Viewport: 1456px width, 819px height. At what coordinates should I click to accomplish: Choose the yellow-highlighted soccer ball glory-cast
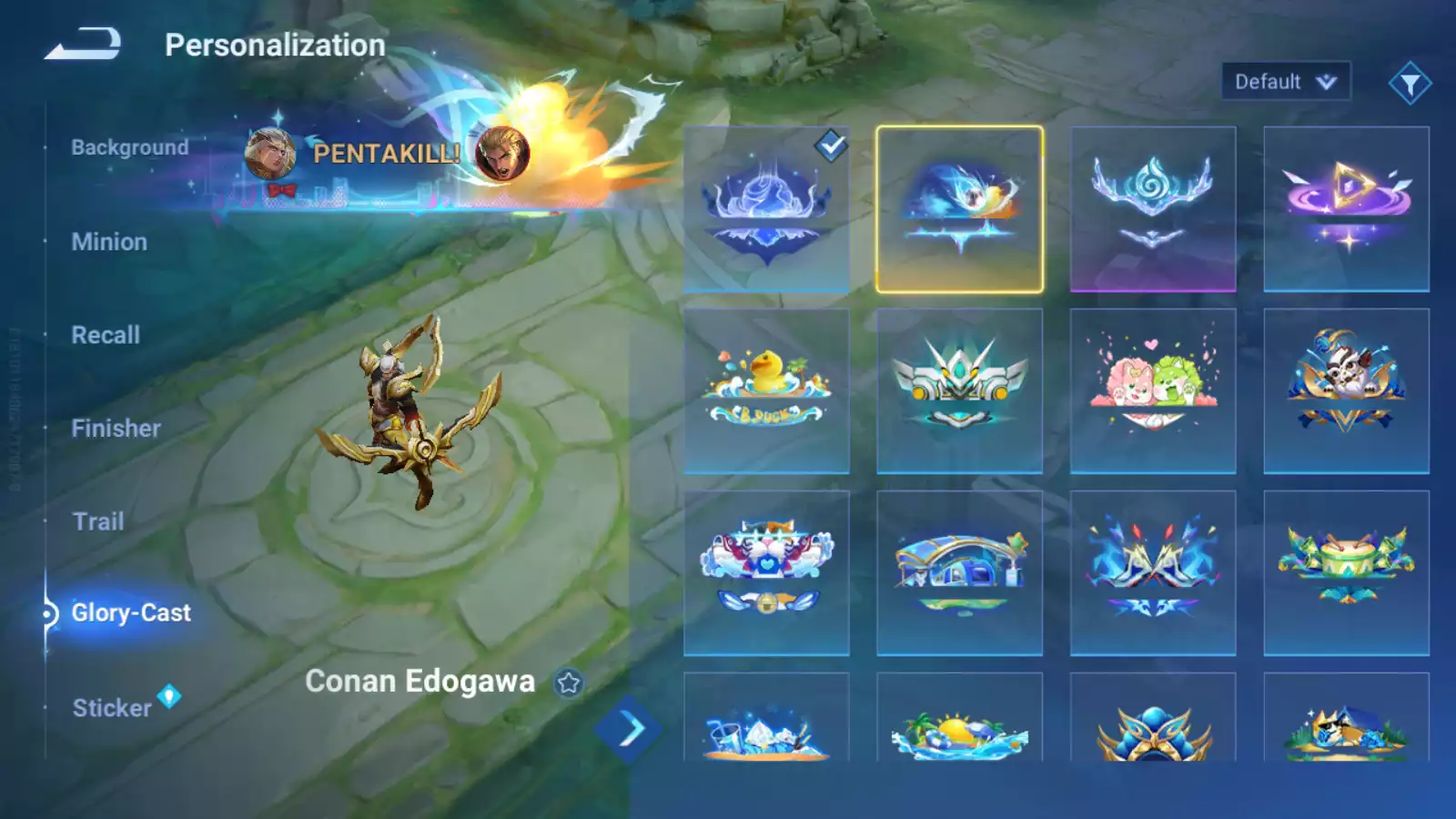pyautogui.click(x=959, y=209)
